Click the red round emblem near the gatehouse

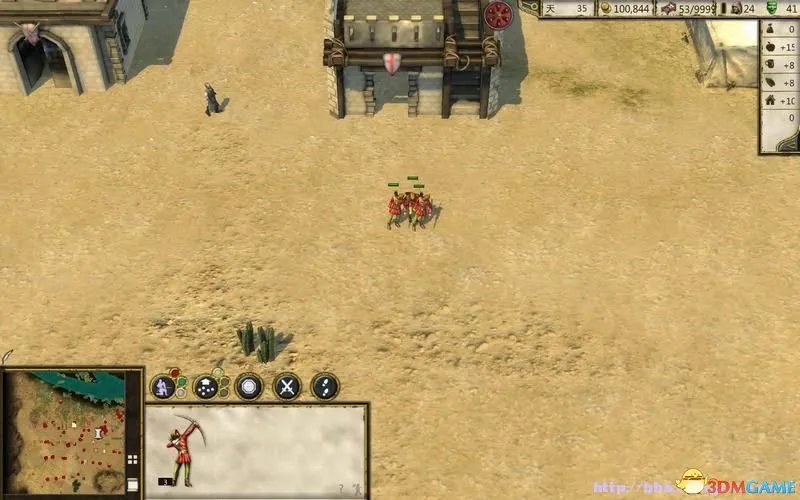tap(498, 15)
